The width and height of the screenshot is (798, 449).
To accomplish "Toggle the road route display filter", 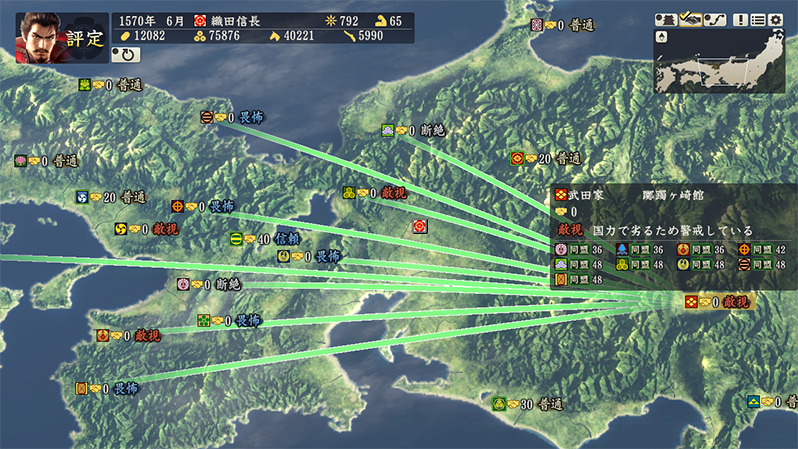I will click(714, 19).
